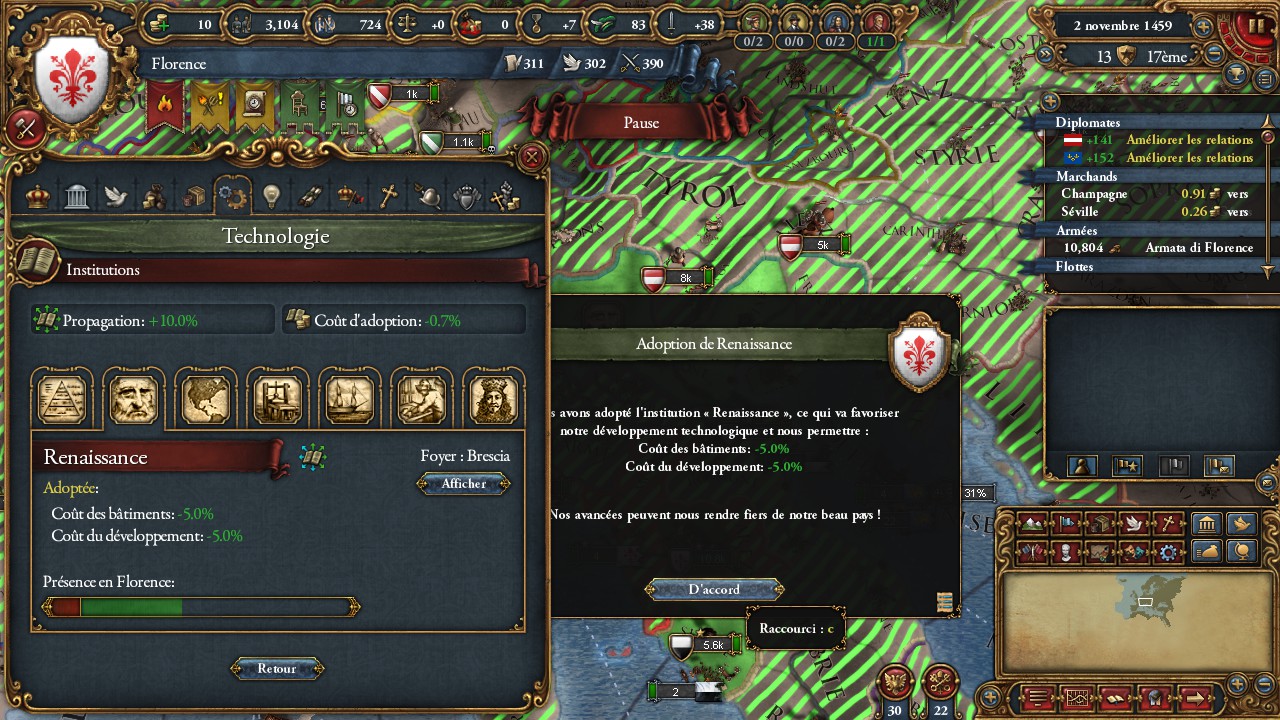This screenshot has width=1280, height=720.
Task: Toggle the pause button beside the date
Action: tap(1257, 26)
